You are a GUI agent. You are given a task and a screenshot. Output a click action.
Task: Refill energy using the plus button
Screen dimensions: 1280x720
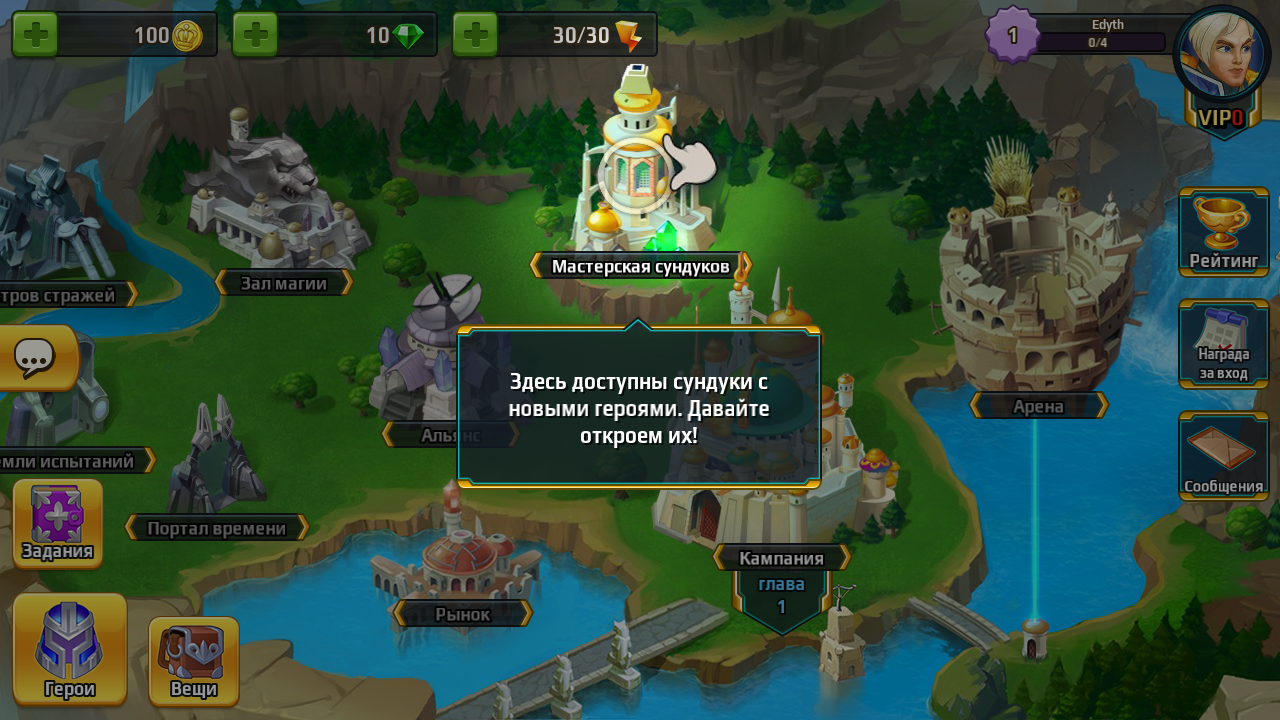coord(475,35)
